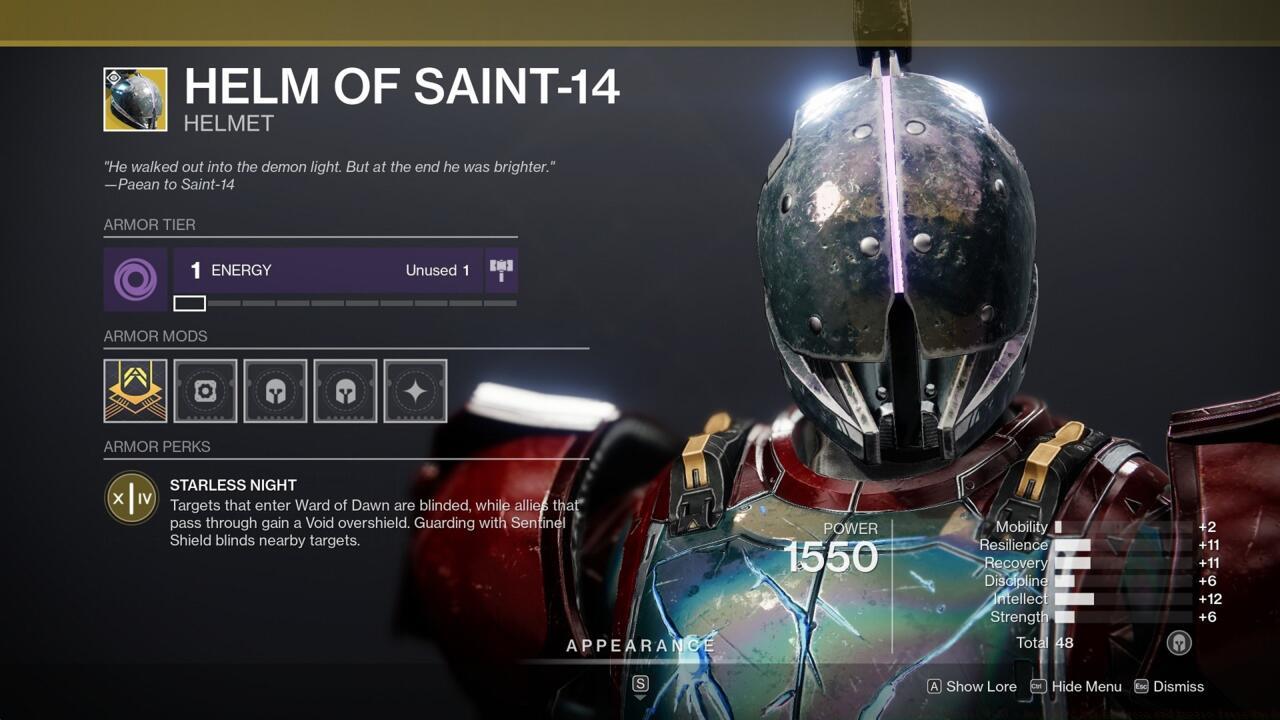Click the Void energy affinity icon

coord(135,270)
